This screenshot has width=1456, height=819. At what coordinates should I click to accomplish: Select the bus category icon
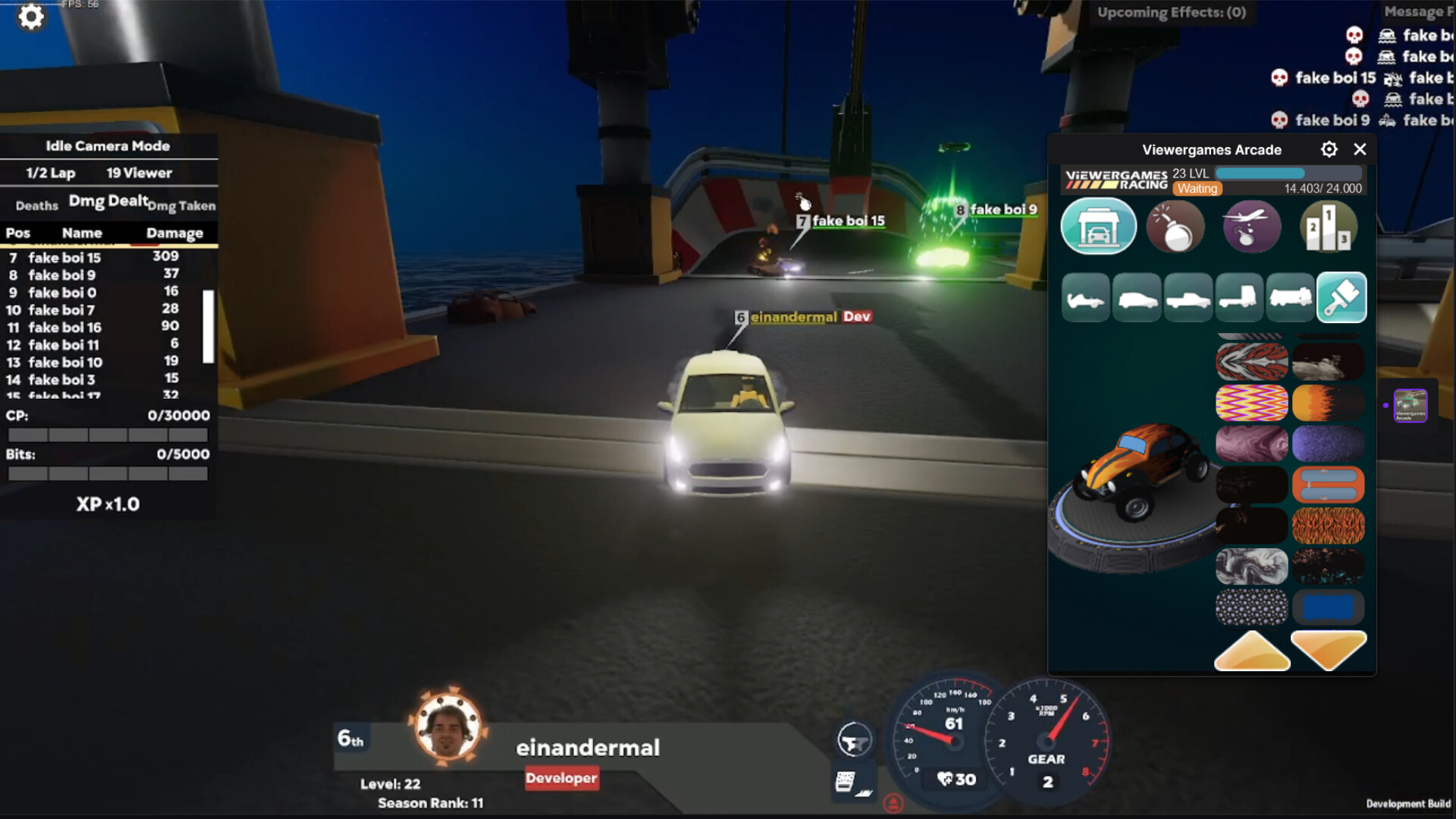[x=1291, y=297]
